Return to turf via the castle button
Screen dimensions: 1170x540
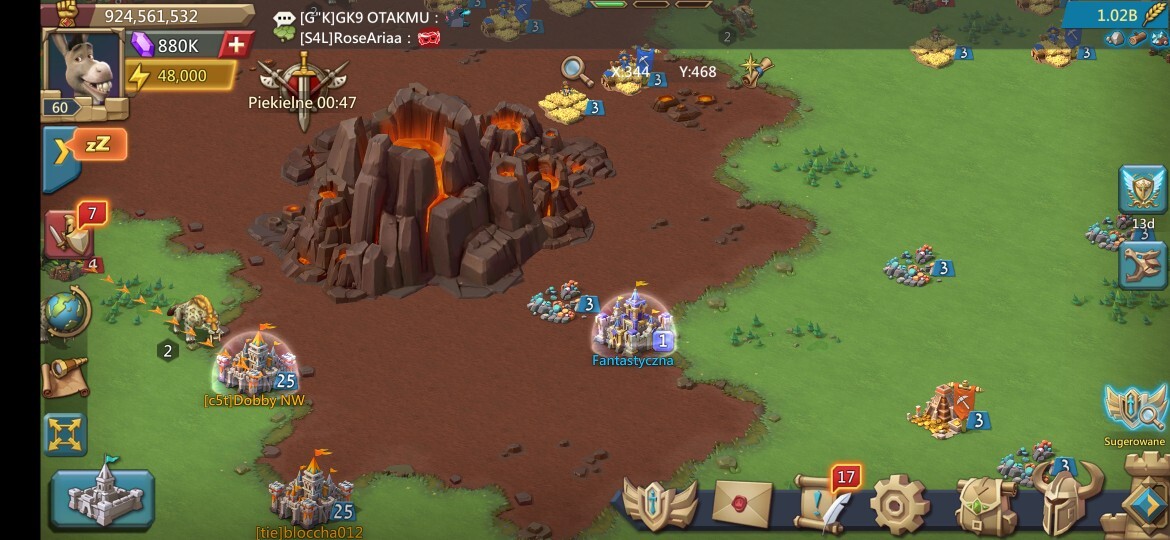(x=103, y=497)
